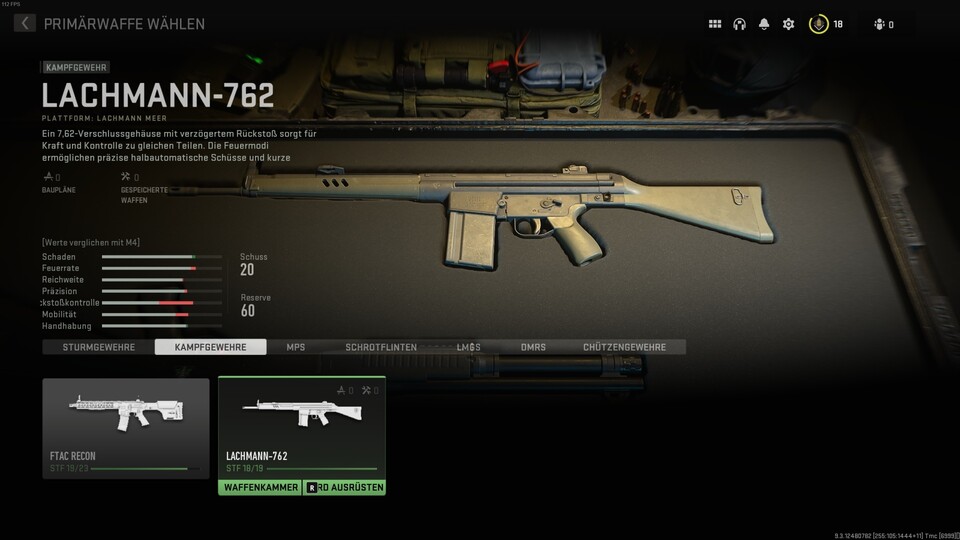Select the Lachmann-762 weapon tile
This screenshot has width=960, height=540.
(301, 428)
